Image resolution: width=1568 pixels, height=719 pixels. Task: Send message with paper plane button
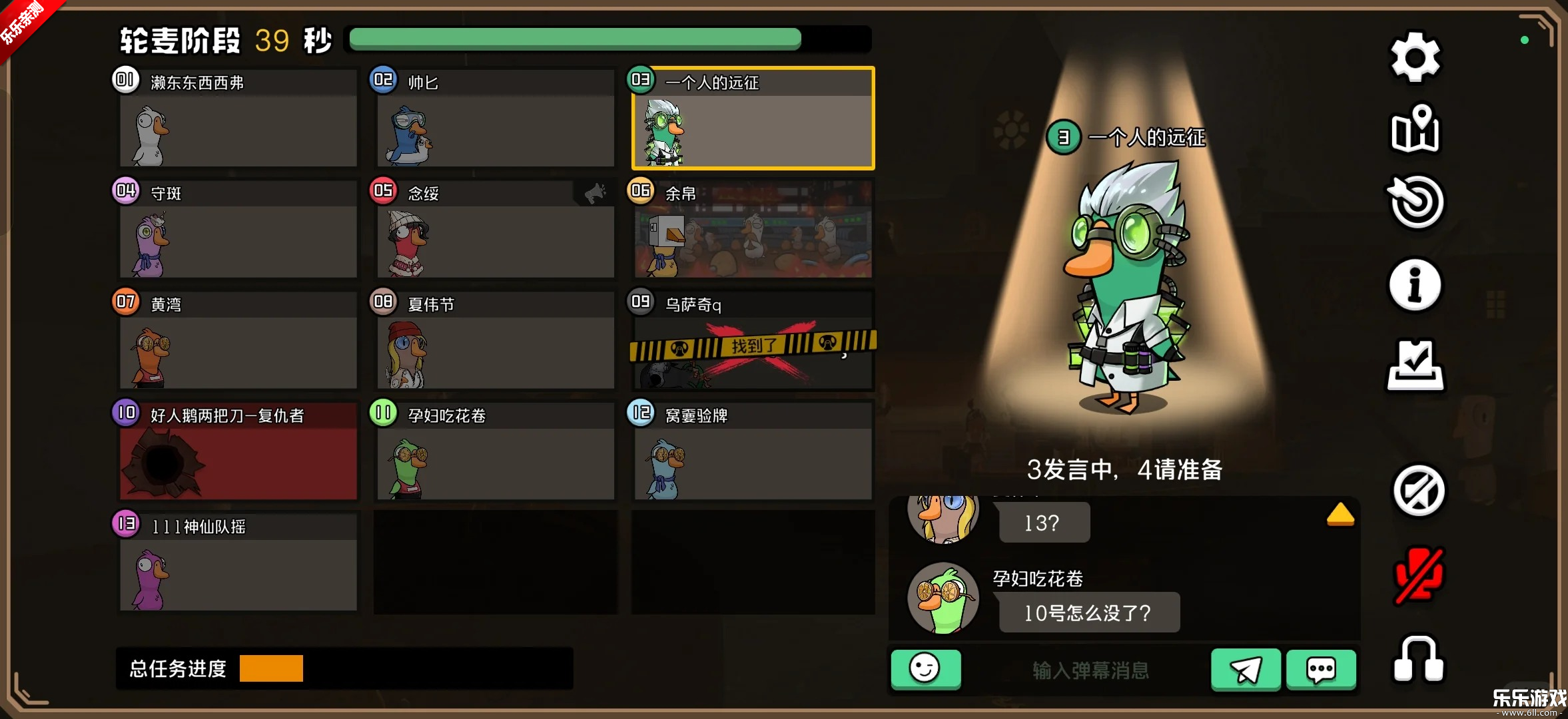click(x=1245, y=669)
